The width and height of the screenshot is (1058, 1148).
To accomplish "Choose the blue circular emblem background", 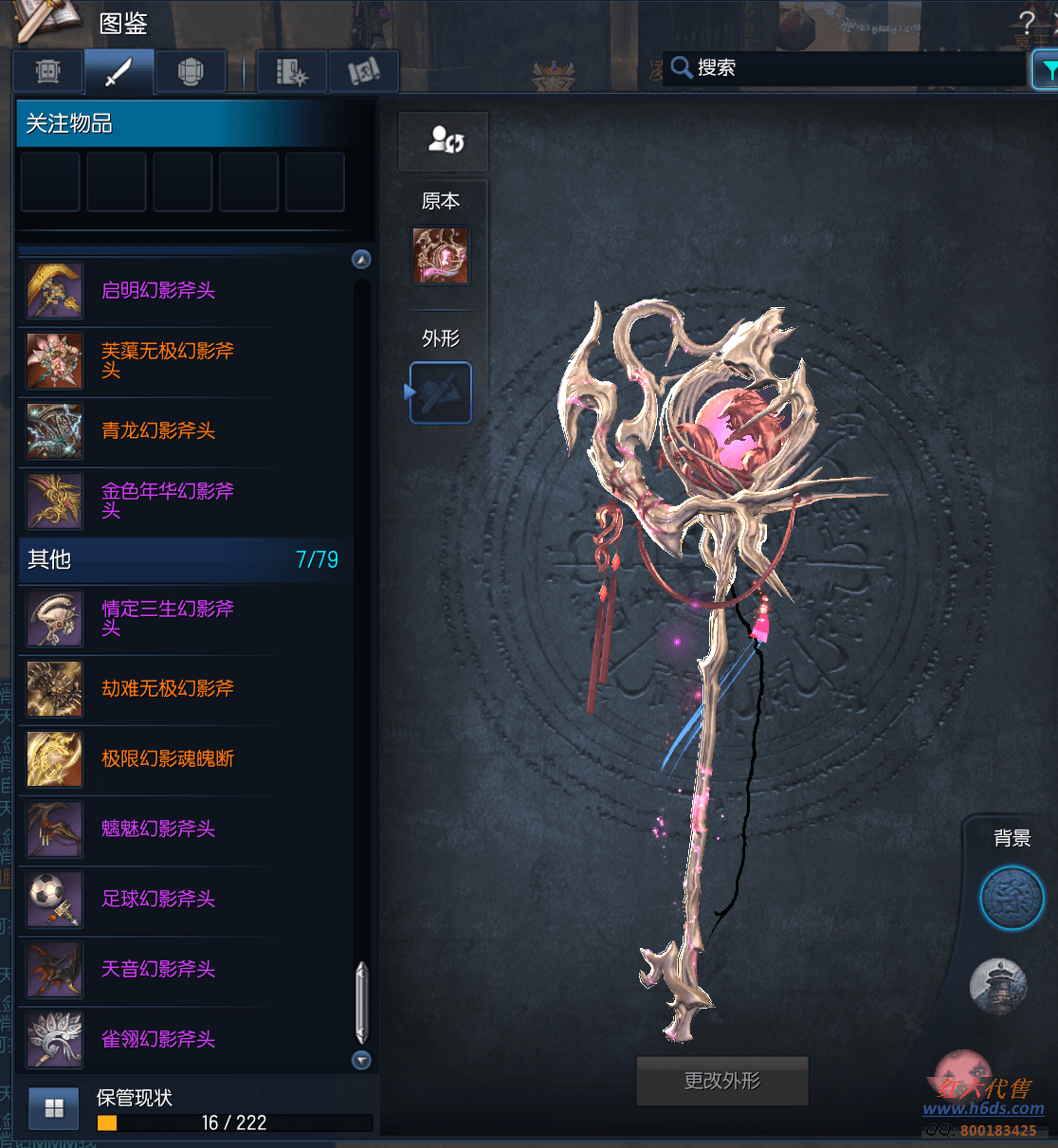I will (1012, 898).
